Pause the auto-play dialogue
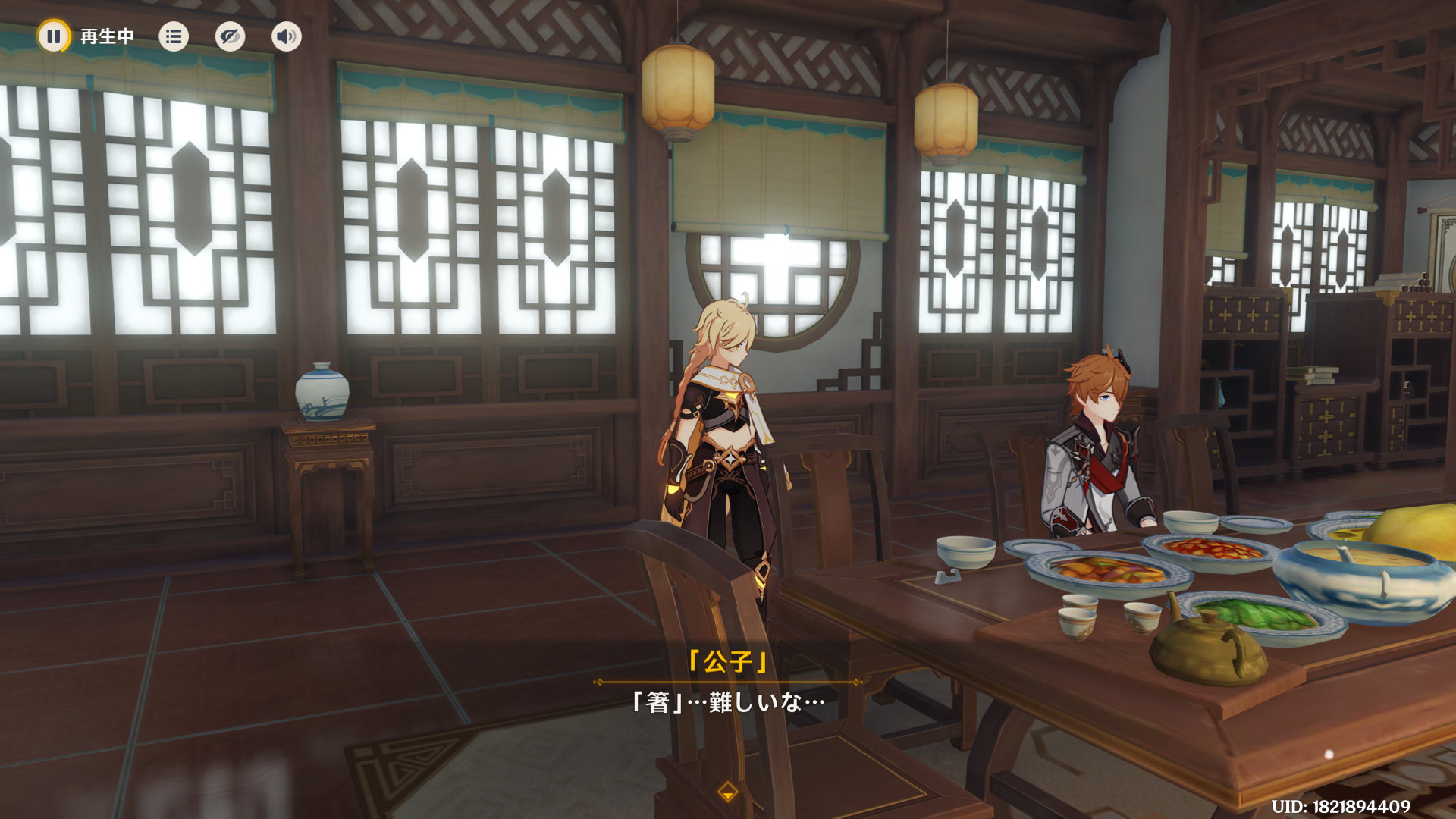Screen dimensions: 1456x819 [x=54, y=36]
